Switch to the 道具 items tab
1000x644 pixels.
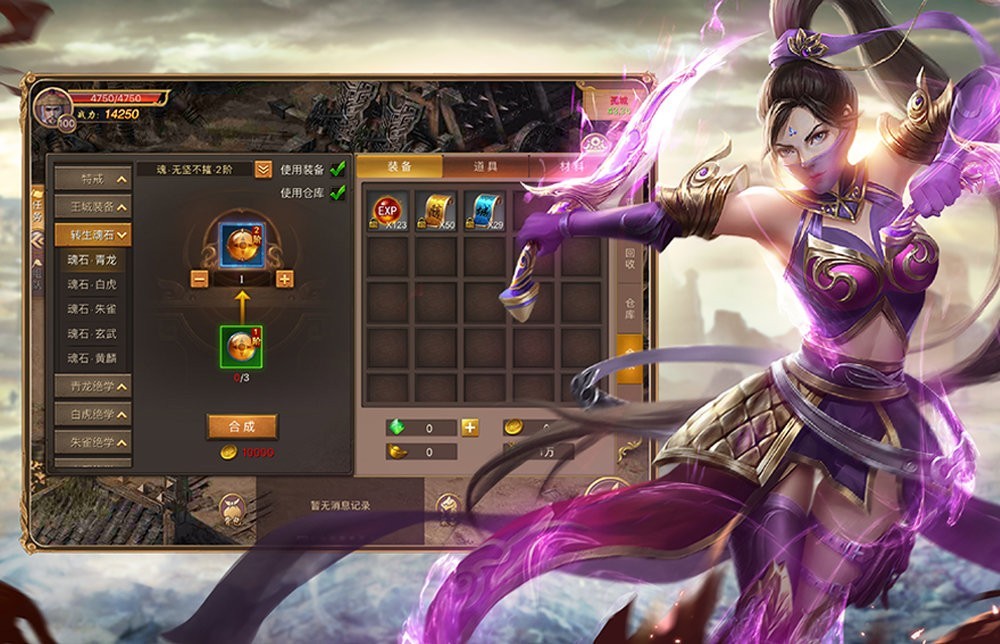[x=485, y=167]
